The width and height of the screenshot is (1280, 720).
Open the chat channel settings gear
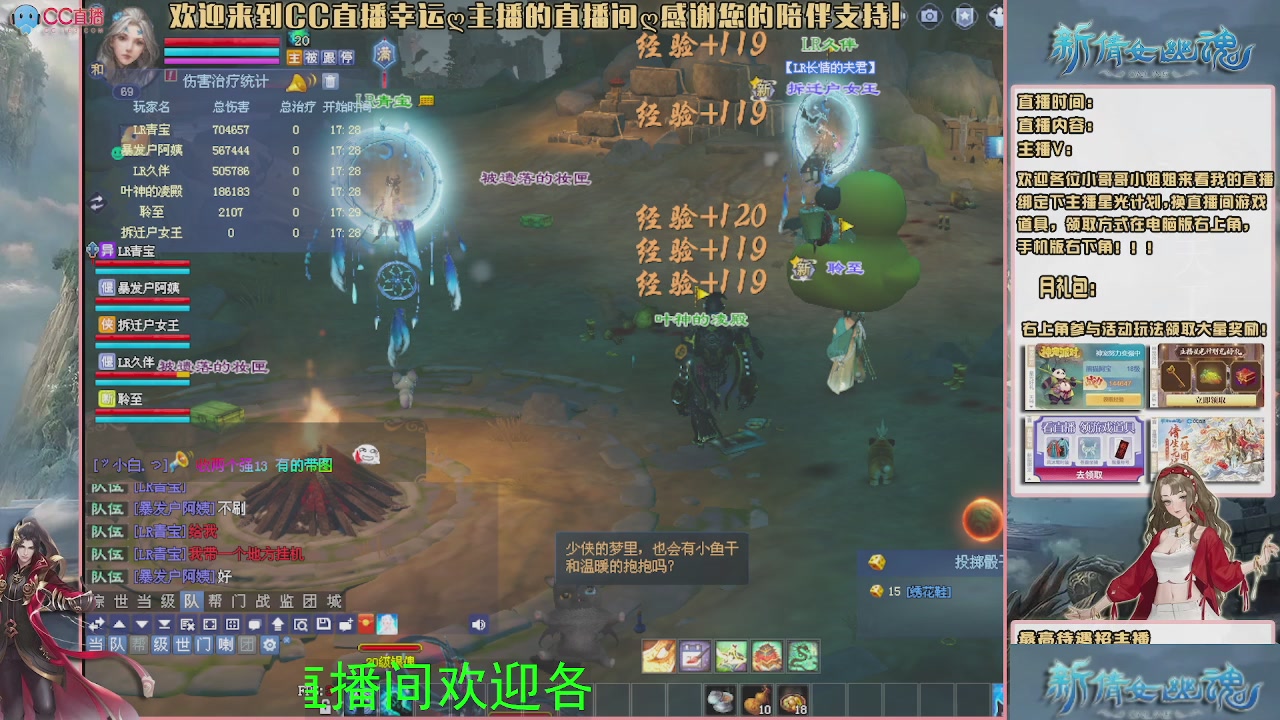(269, 644)
